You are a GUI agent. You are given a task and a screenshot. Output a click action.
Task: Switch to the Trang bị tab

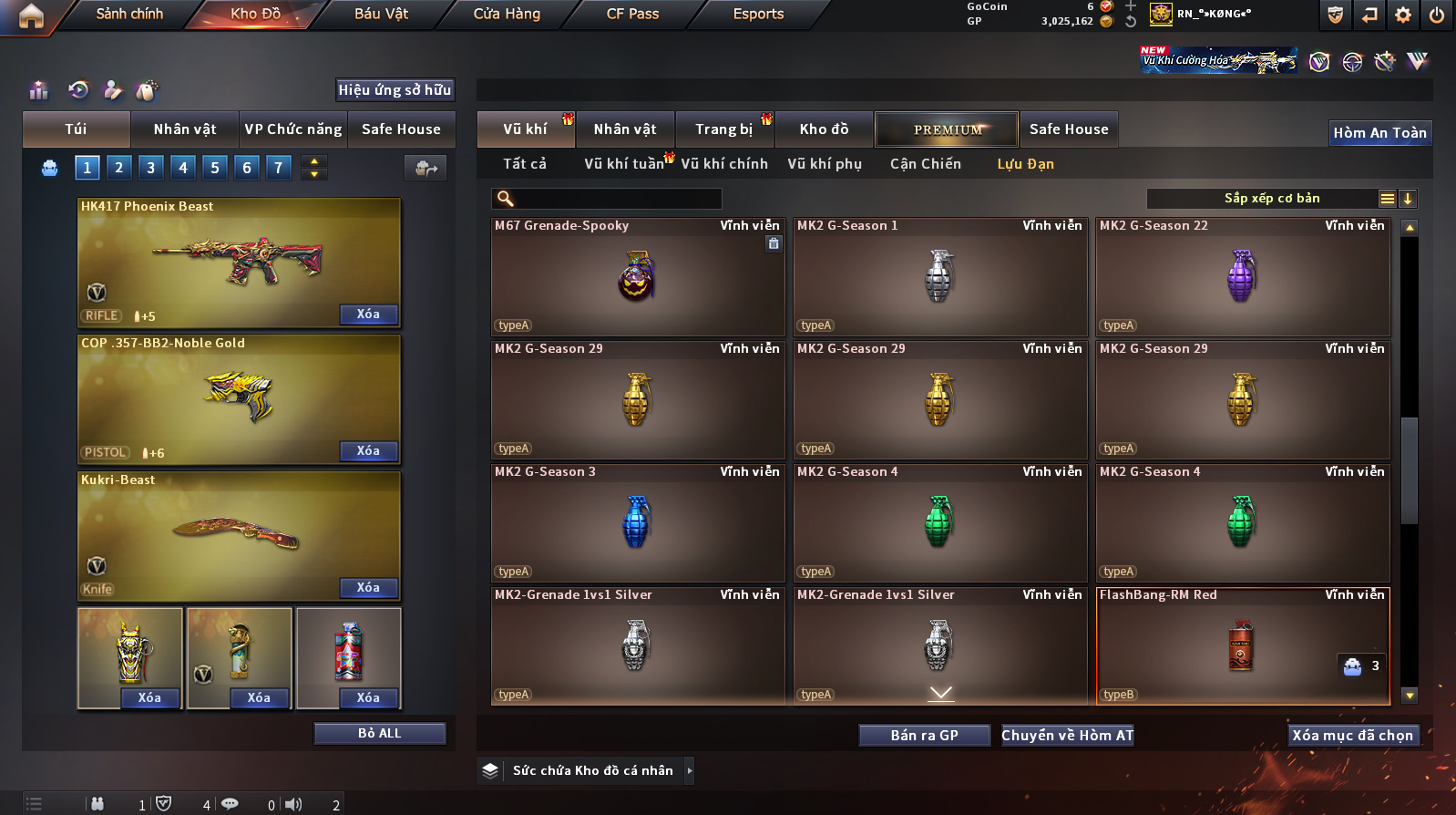[723, 129]
